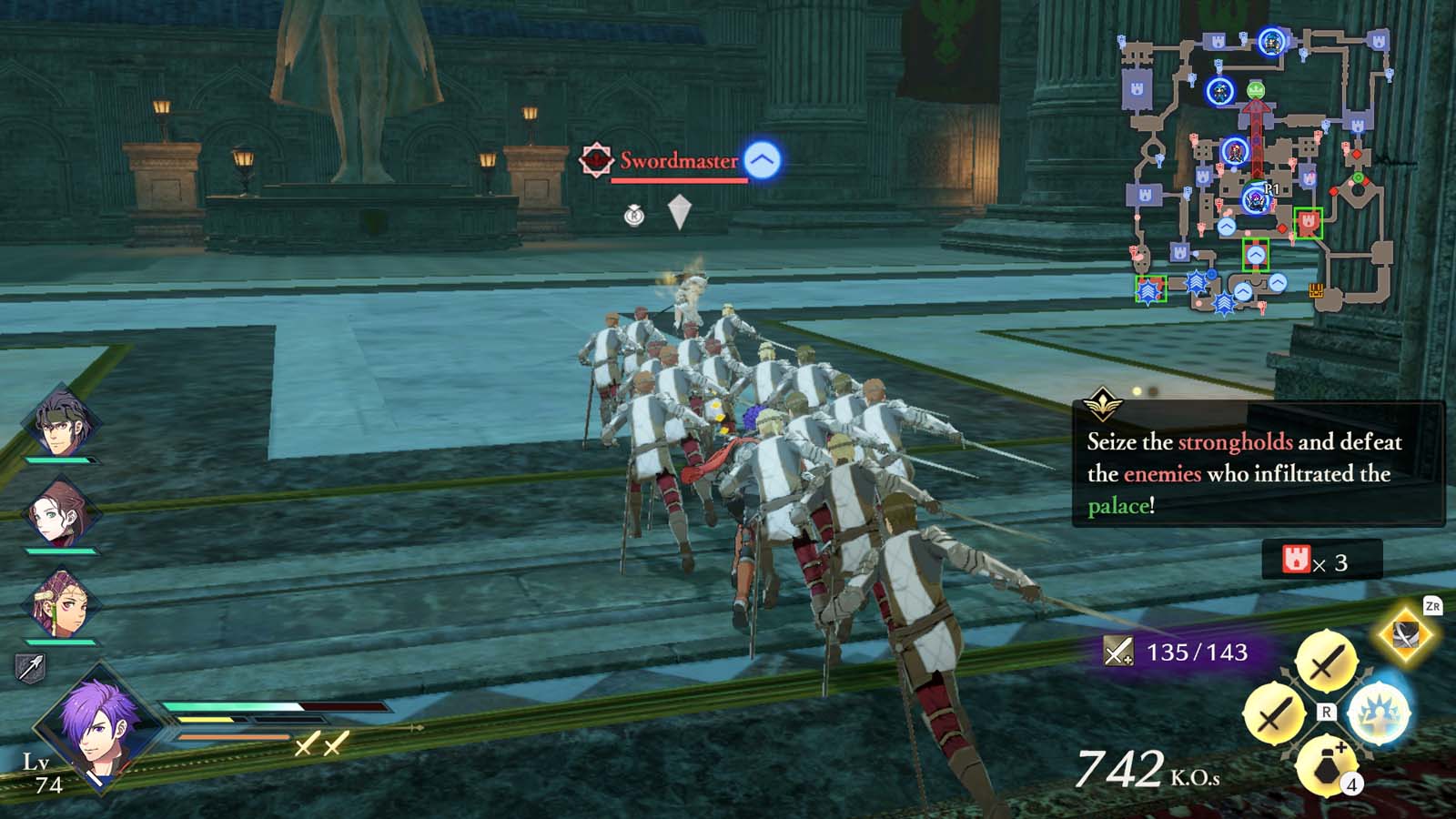The width and height of the screenshot is (1456, 819).
Task: Click the chevron marker inside the green square on minimap
Action: pos(1256,256)
